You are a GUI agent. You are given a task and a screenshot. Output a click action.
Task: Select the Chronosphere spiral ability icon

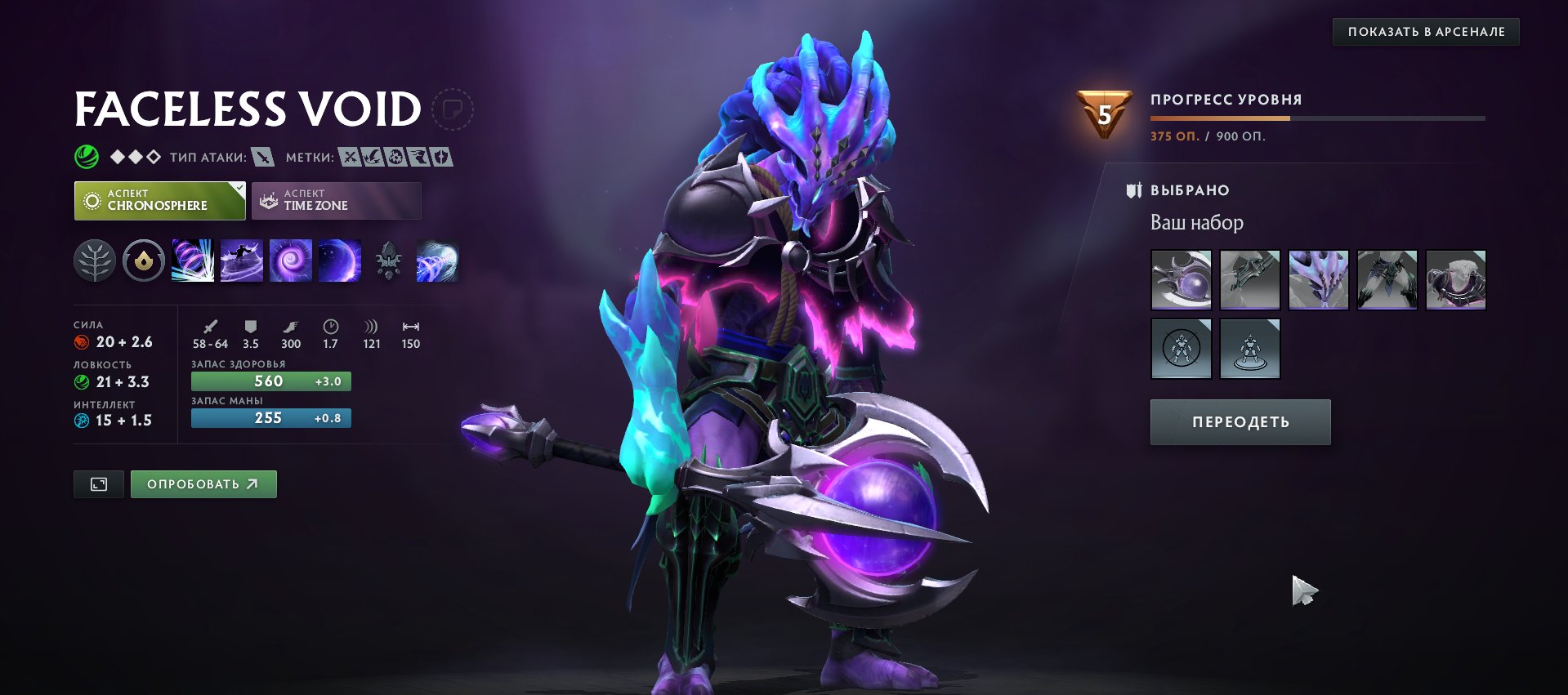click(x=291, y=261)
